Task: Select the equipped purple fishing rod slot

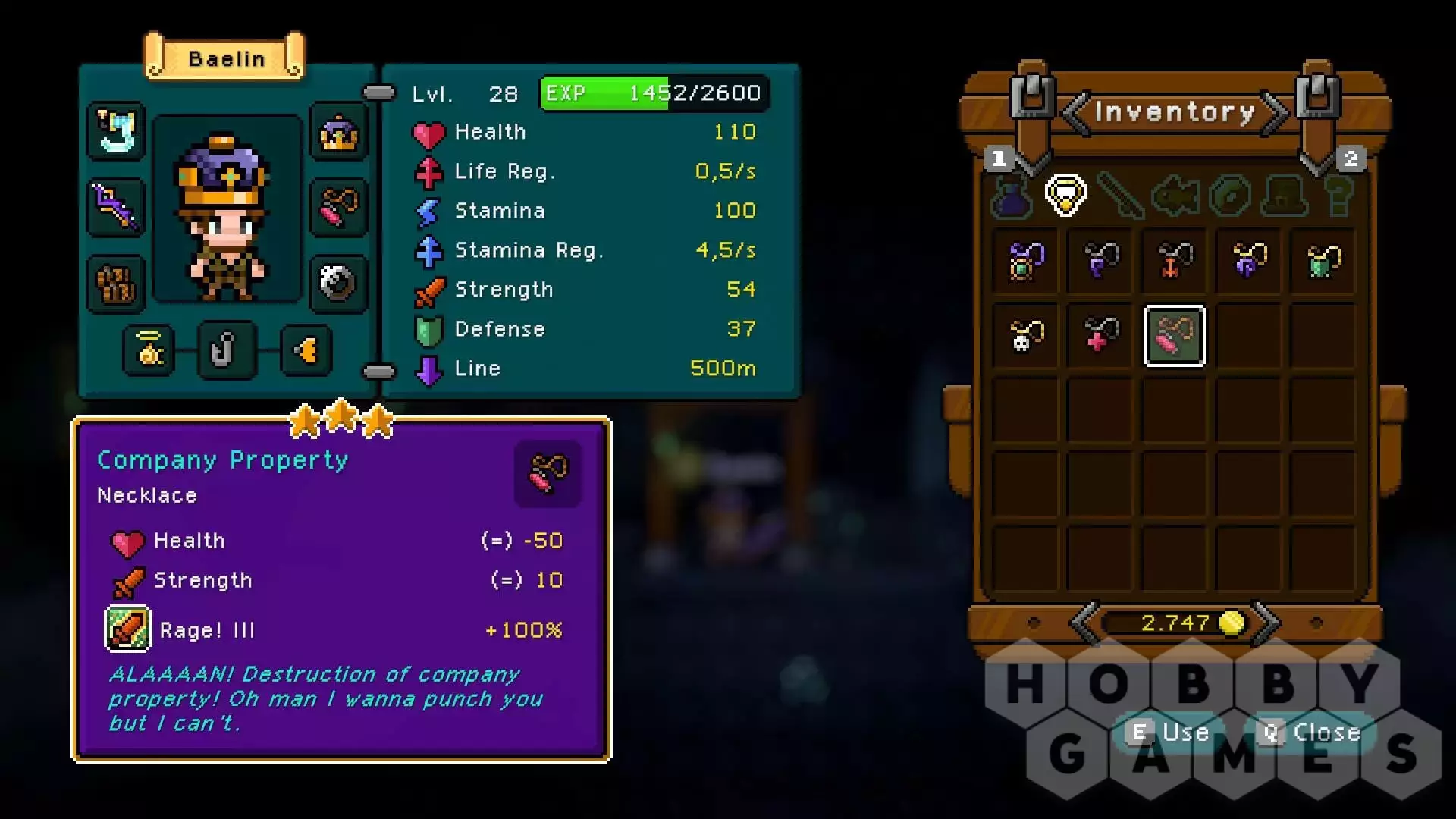Action: tap(116, 206)
